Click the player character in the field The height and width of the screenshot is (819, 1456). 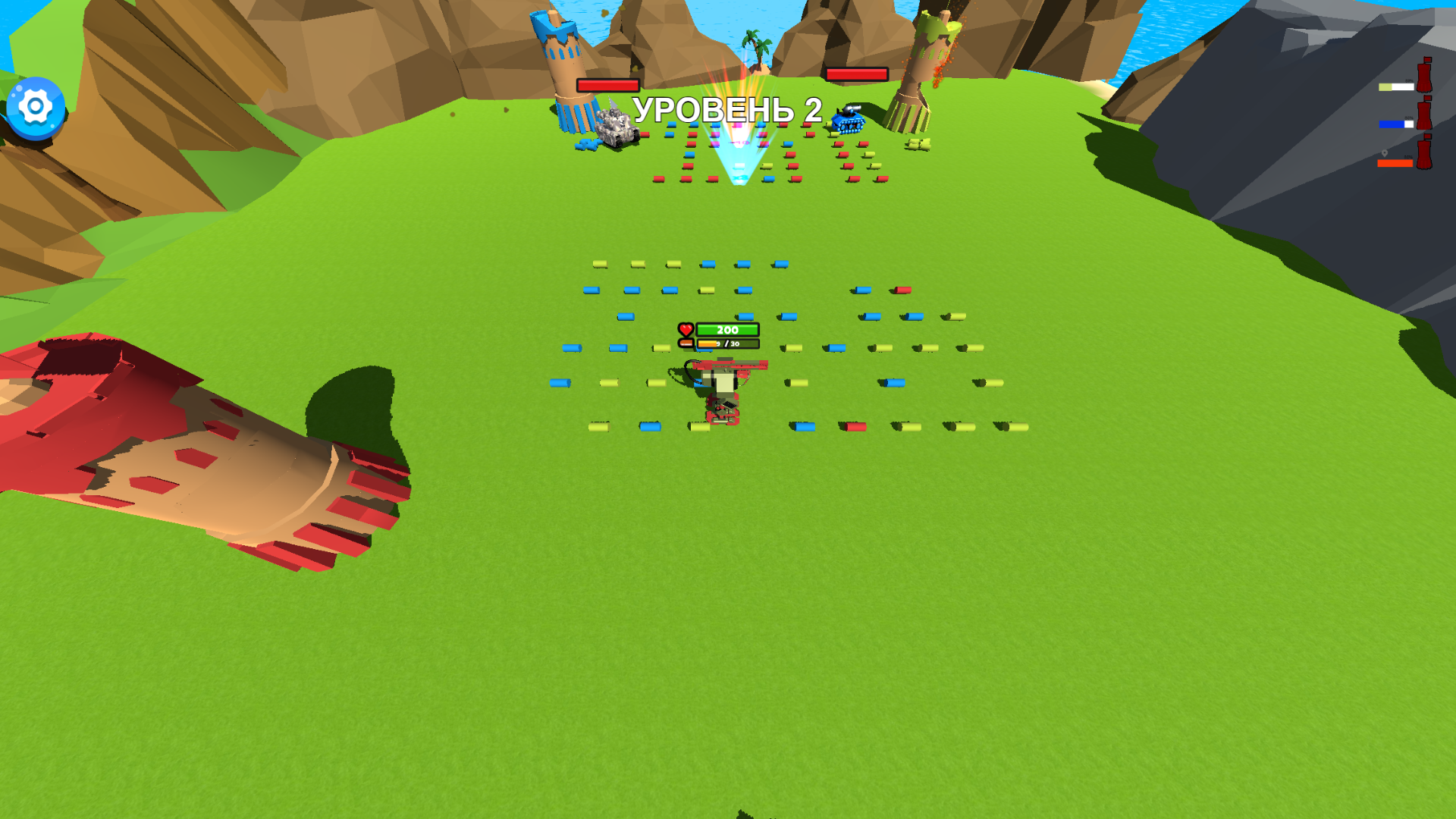point(722,391)
